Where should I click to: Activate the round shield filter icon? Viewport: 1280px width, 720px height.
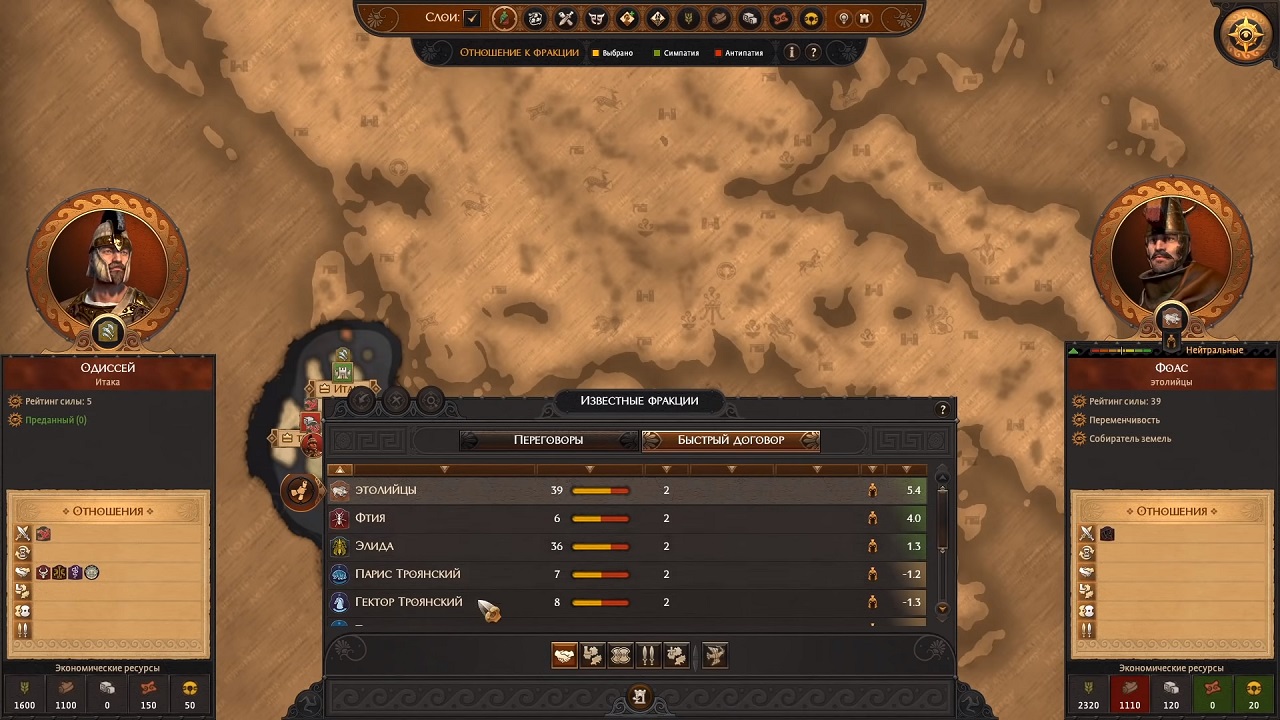621,655
